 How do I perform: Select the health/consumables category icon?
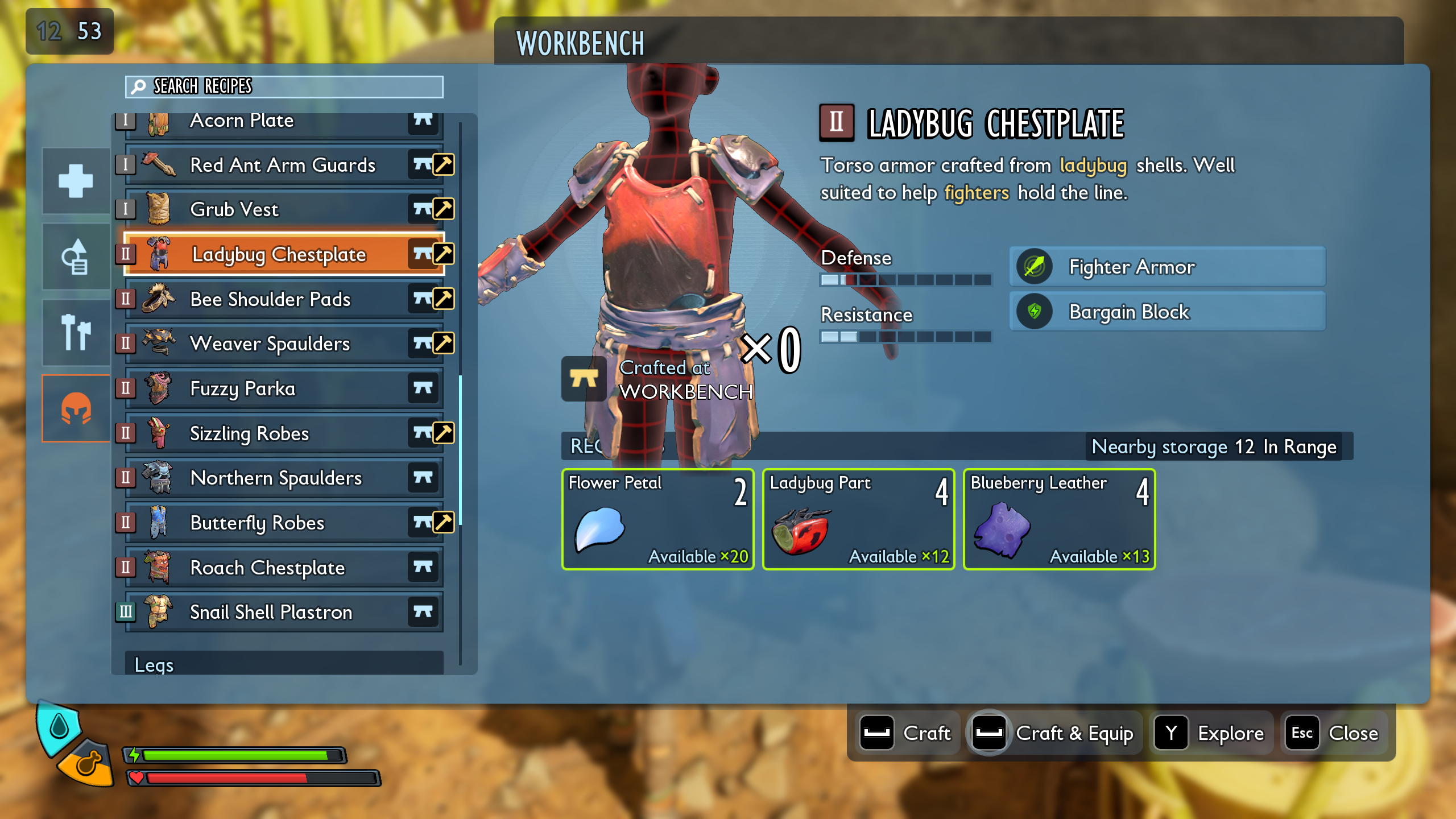coord(75,180)
